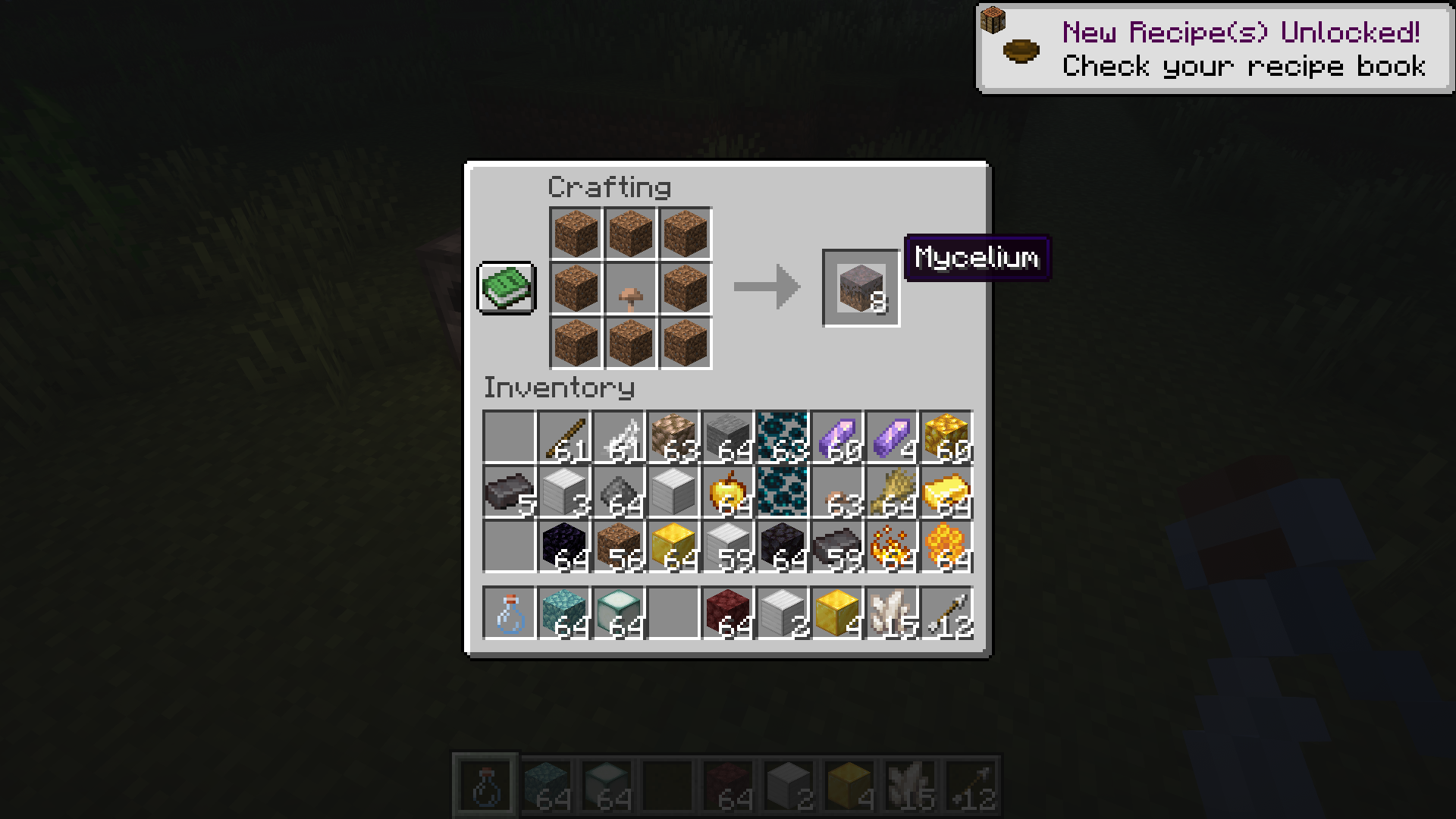Open the green recipe book
1456x819 pixels.
[507, 287]
